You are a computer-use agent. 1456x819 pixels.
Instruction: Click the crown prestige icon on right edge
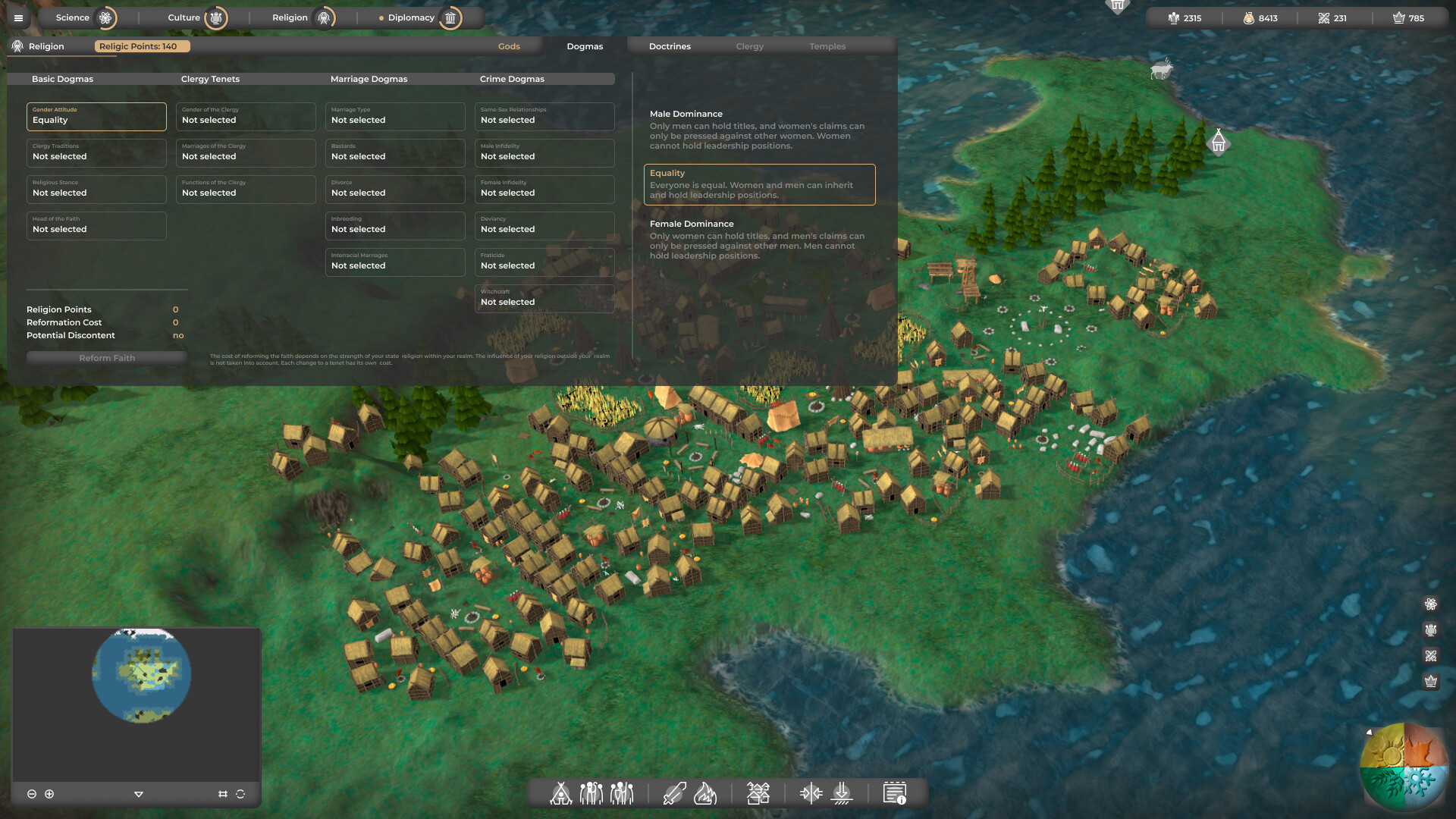[x=1432, y=681]
